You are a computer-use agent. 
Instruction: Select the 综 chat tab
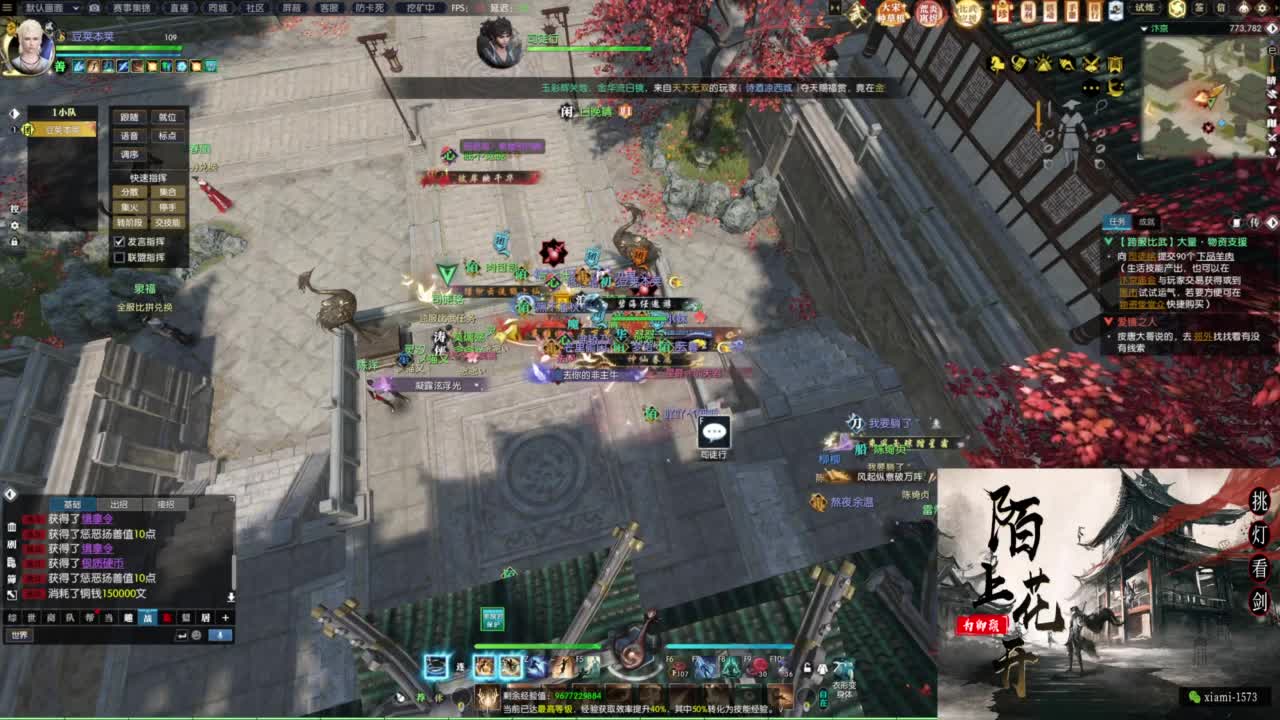tap(10, 617)
